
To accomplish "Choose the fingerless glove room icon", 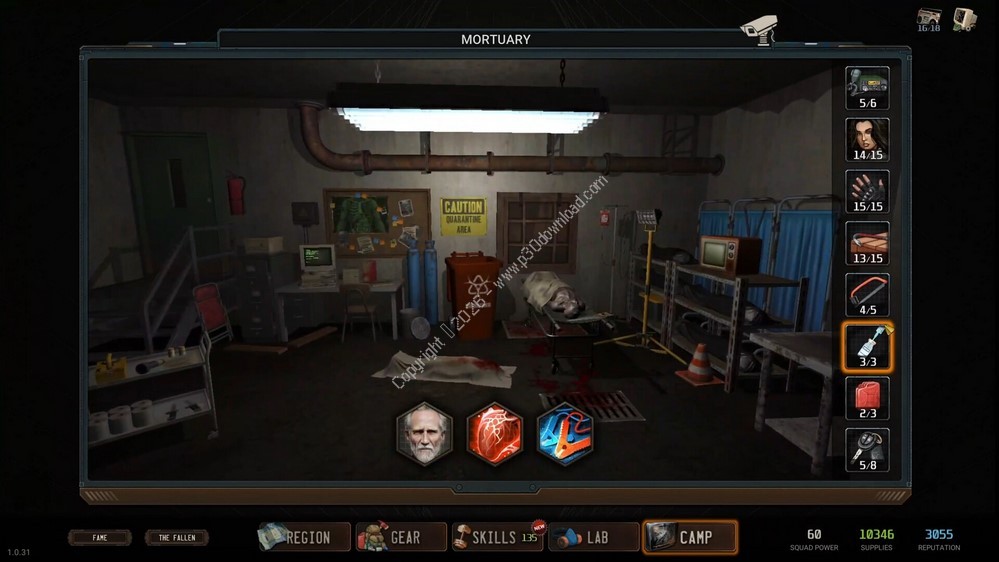I will pyautogui.click(x=867, y=188).
